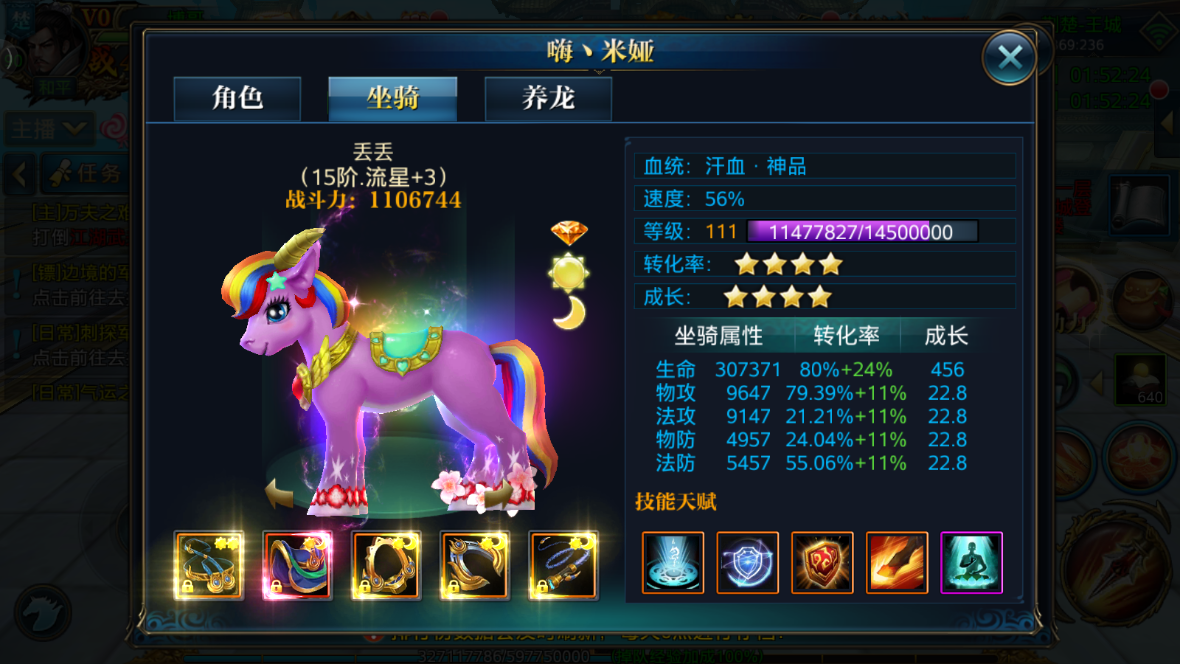View the red and gold shield skill

tap(822, 563)
